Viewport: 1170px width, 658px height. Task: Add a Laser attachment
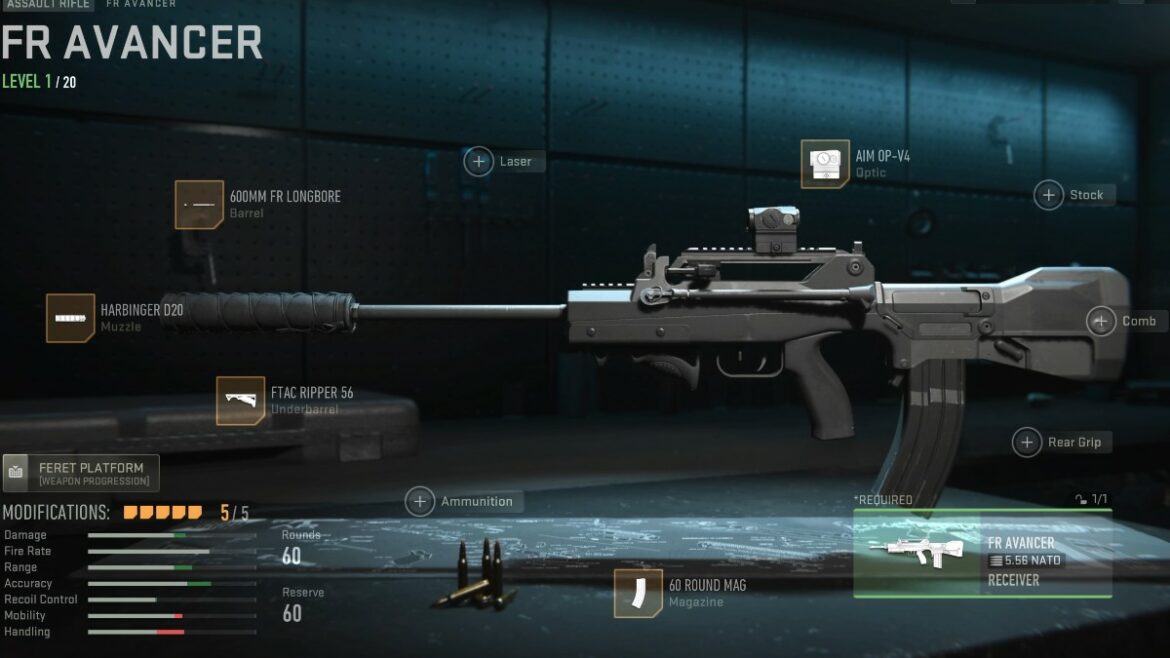click(x=479, y=161)
